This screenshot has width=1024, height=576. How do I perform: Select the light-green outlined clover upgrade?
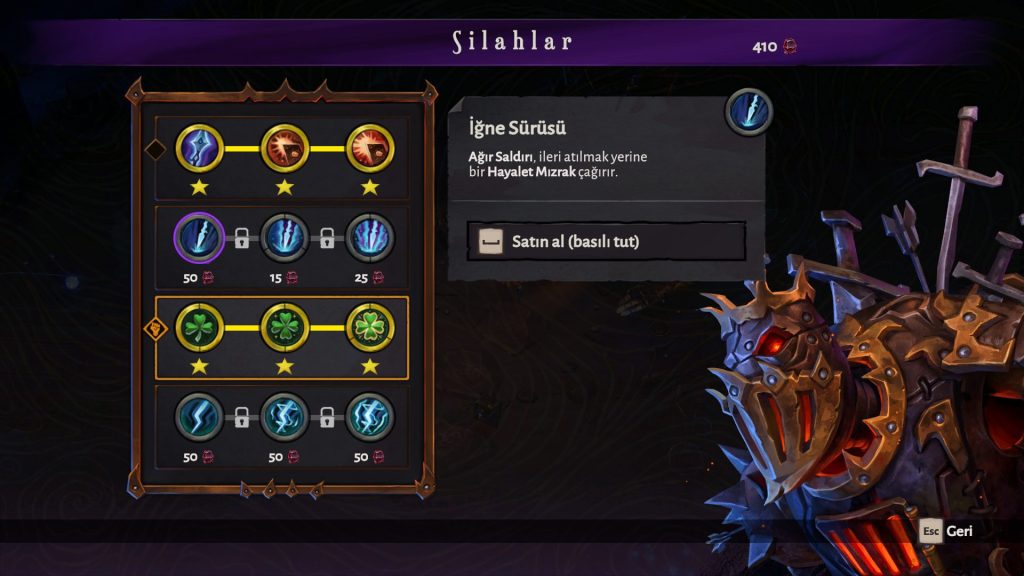point(370,327)
